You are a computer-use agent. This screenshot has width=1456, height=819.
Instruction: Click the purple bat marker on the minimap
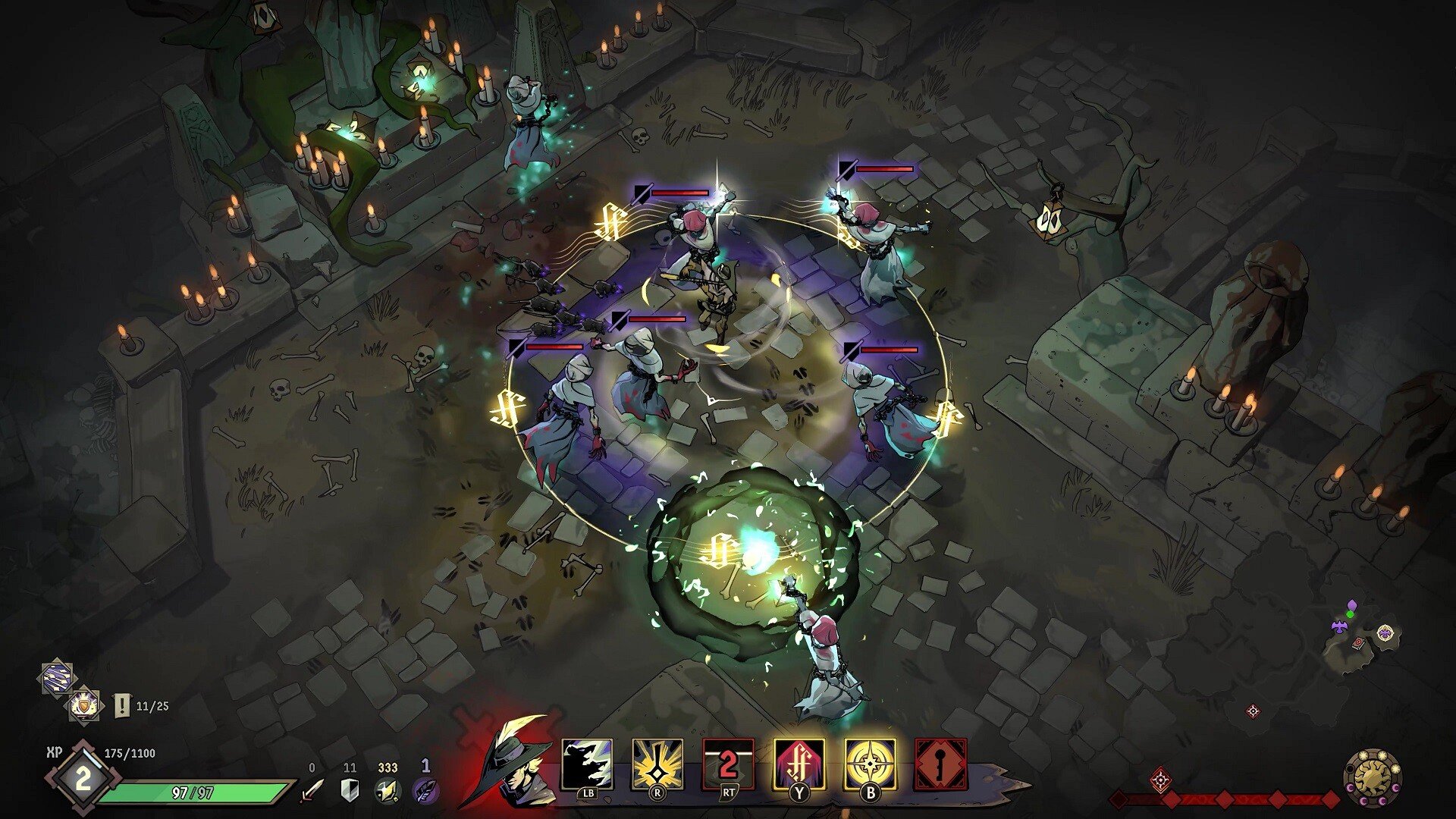coord(1339,625)
